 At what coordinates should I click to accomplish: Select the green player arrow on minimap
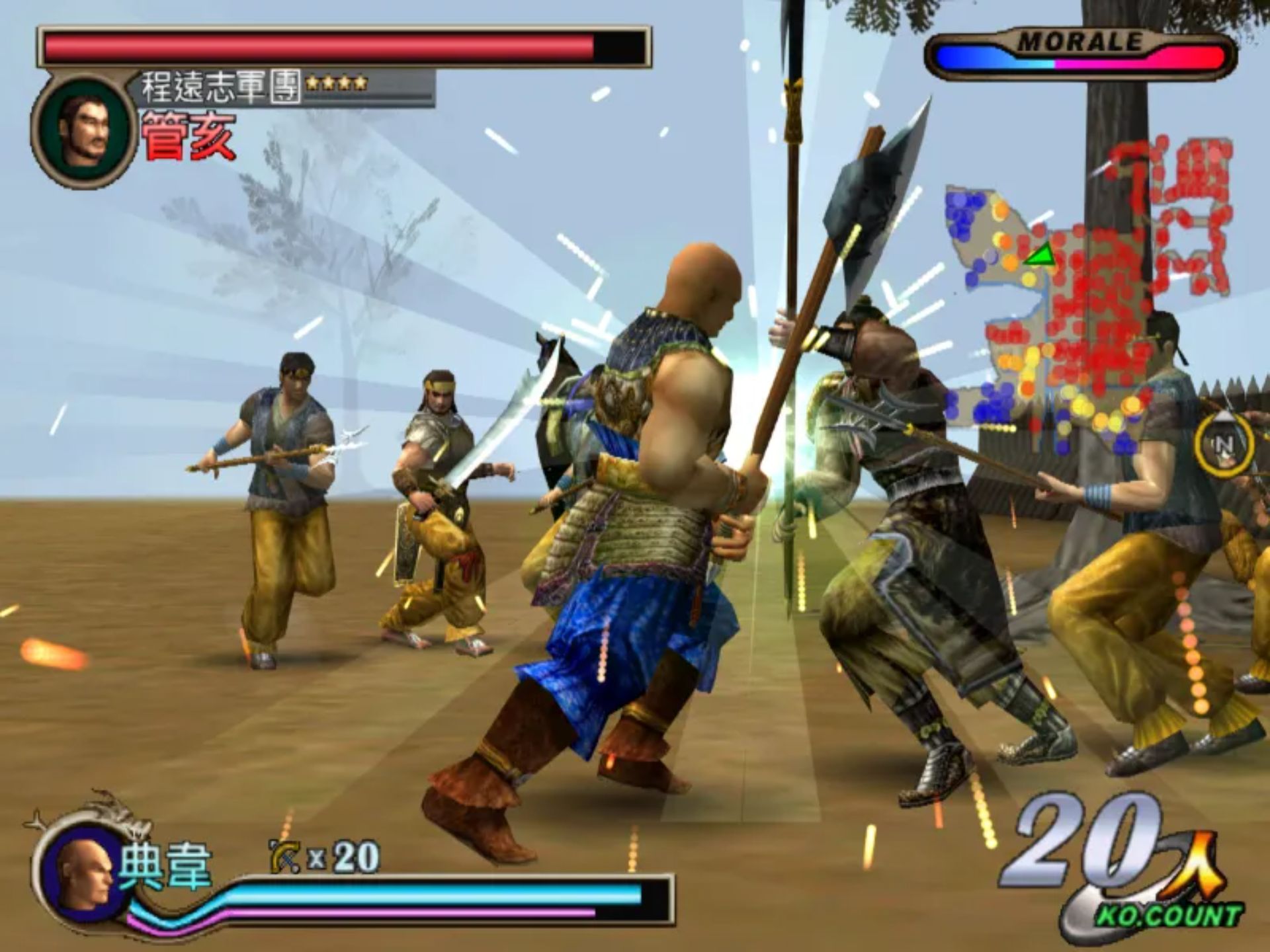(x=1040, y=255)
